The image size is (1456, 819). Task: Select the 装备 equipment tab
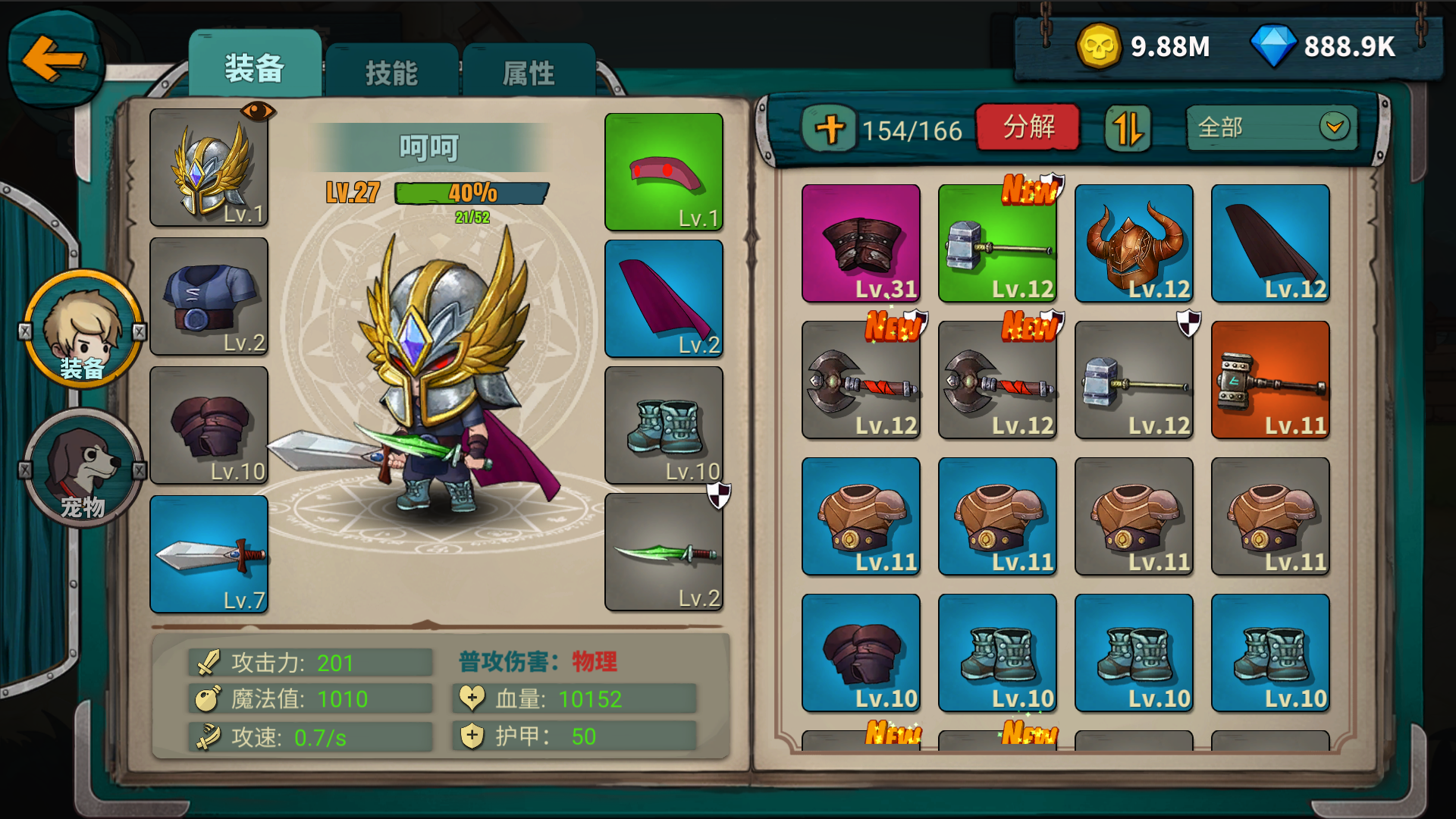255,68
